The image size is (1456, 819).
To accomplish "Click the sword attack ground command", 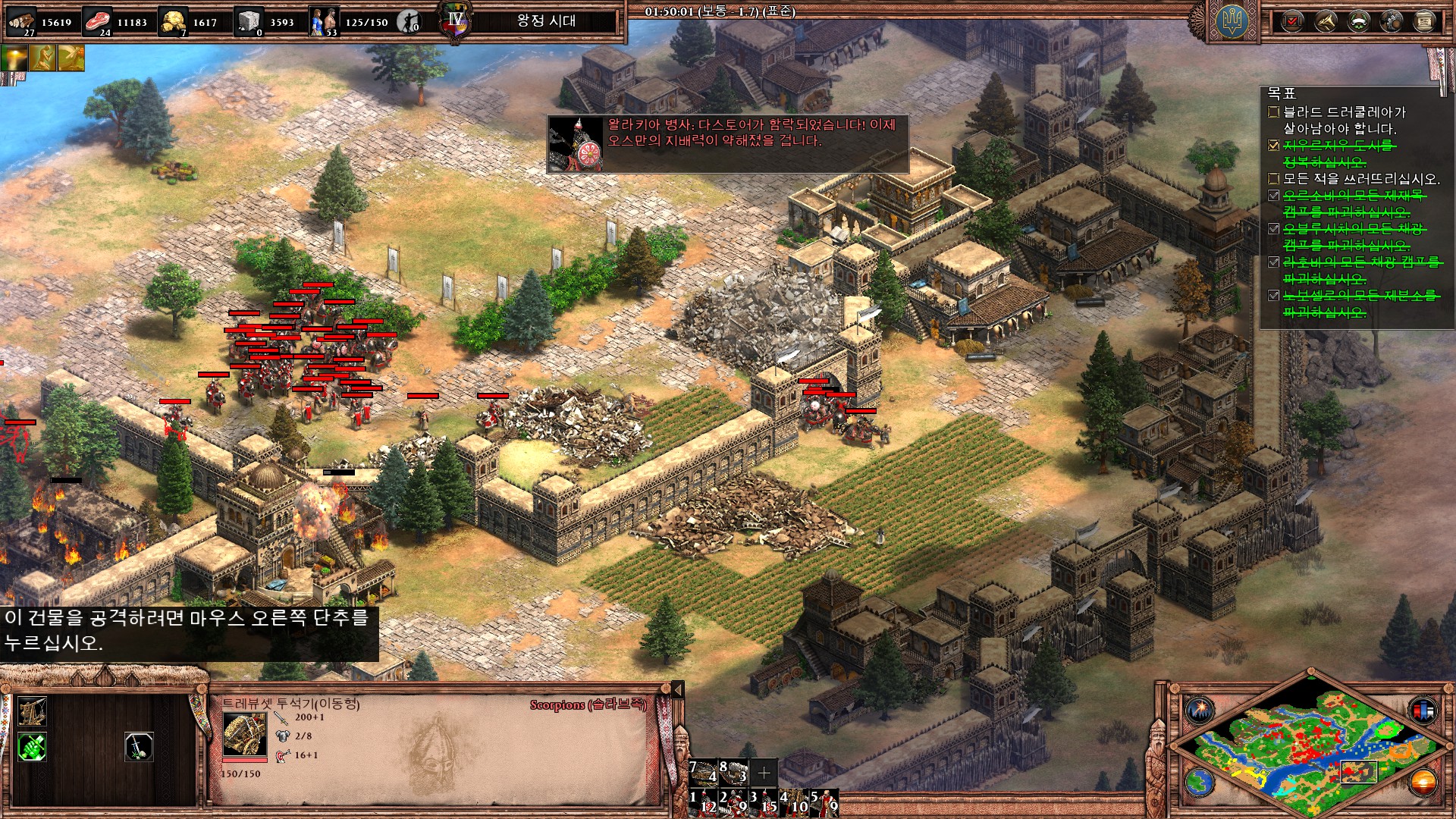I will pyautogui.click(x=139, y=747).
